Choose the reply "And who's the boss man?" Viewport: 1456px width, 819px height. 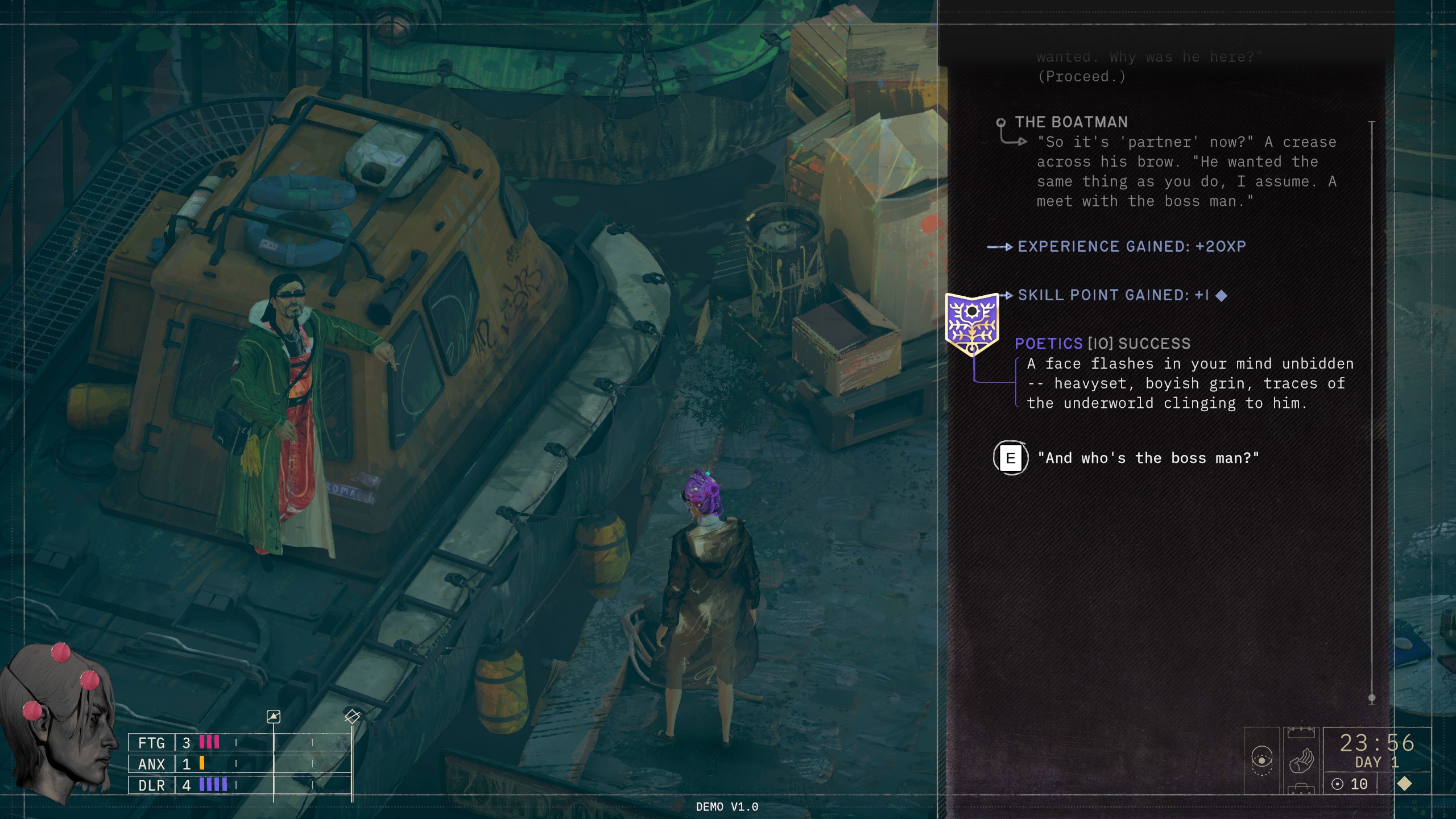(1148, 458)
